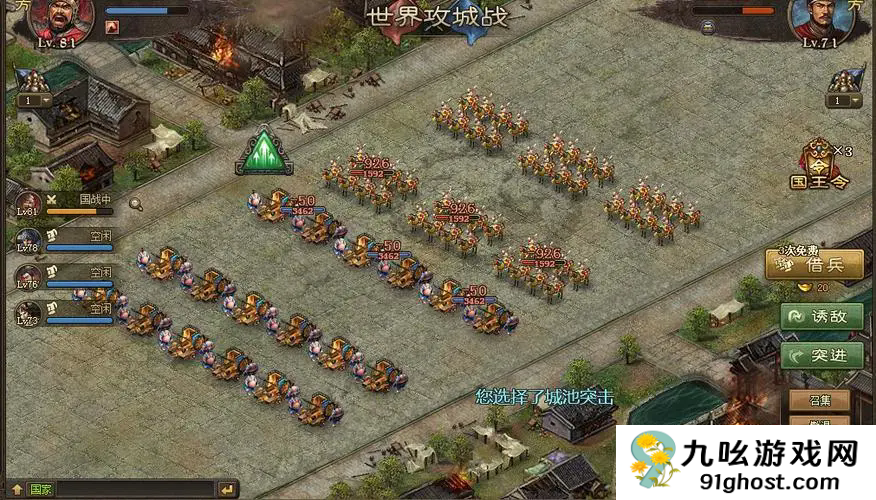Click the chat text input box
The image size is (876, 500).
click(x=135, y=490)
